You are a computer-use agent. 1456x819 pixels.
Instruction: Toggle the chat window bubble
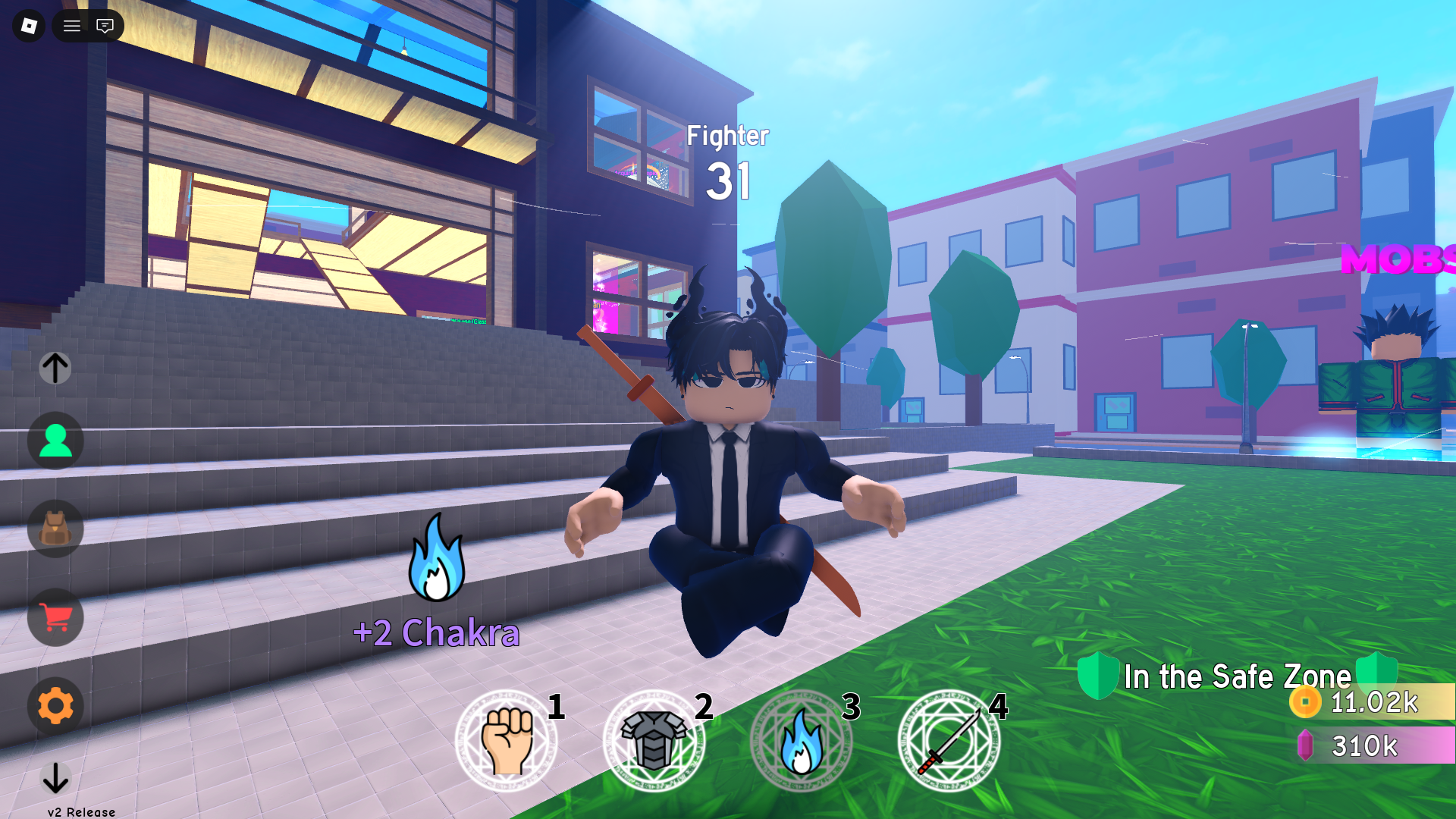(x=105, y=26)
